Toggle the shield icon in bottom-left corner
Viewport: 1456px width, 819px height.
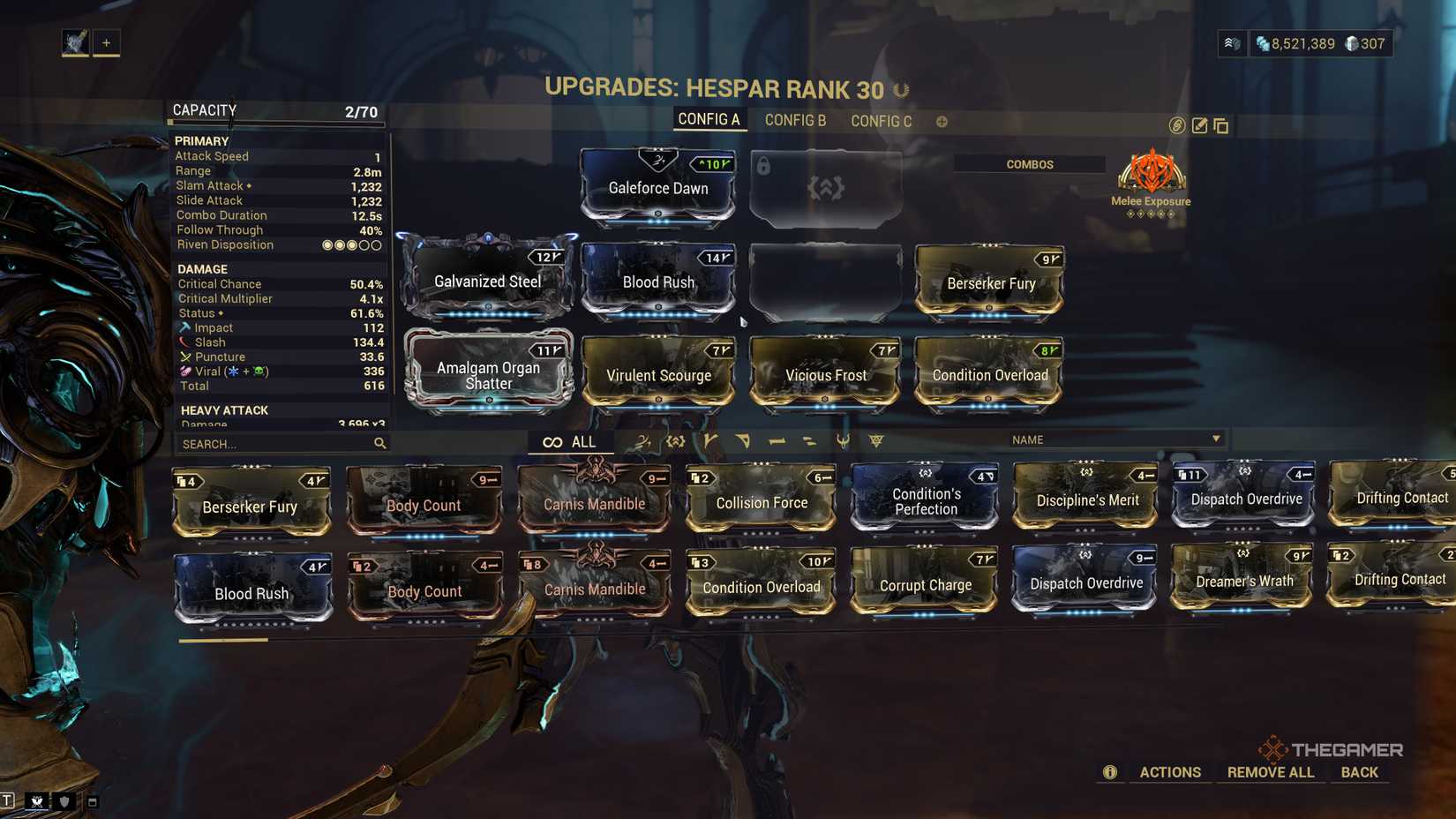[63, 802]
